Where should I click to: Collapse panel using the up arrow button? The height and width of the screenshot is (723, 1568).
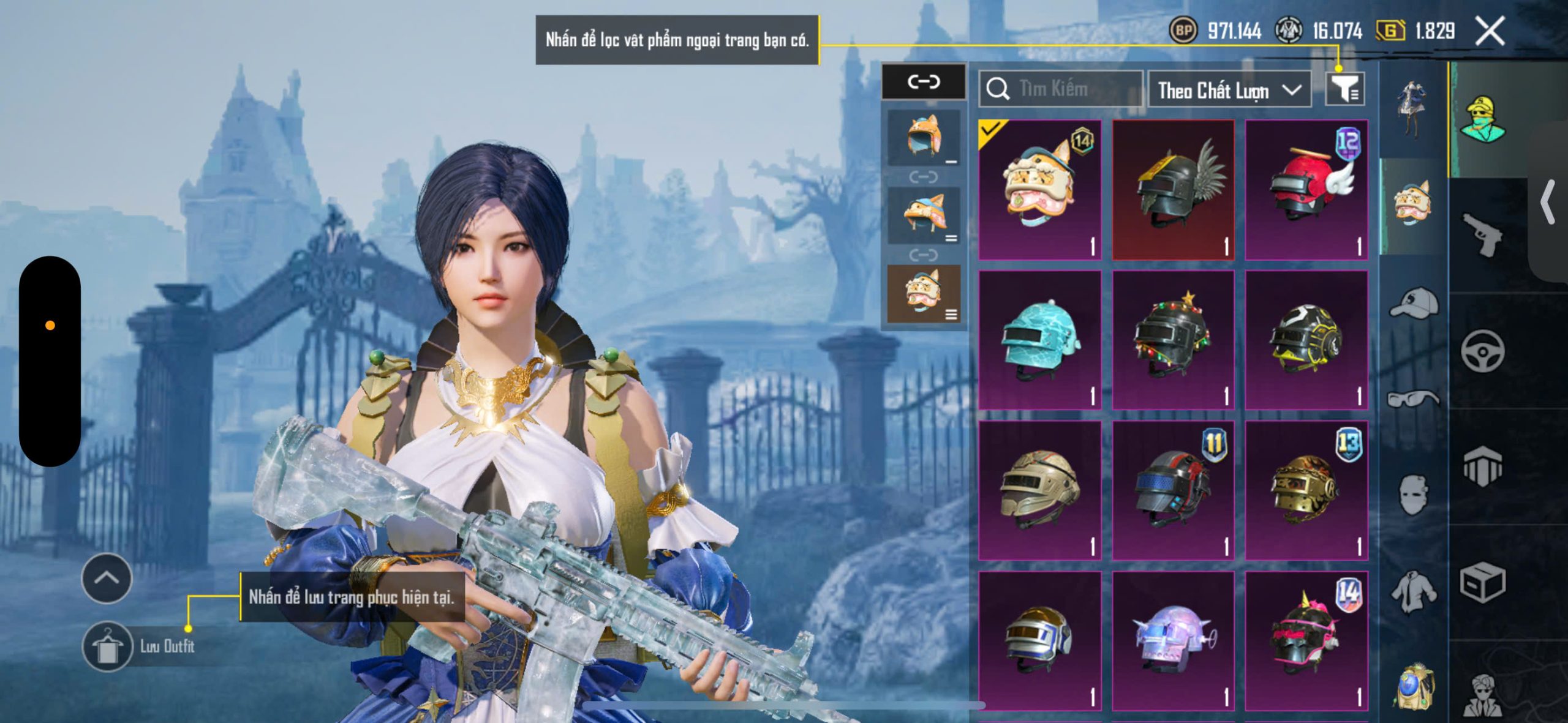(x=107, y=578)
